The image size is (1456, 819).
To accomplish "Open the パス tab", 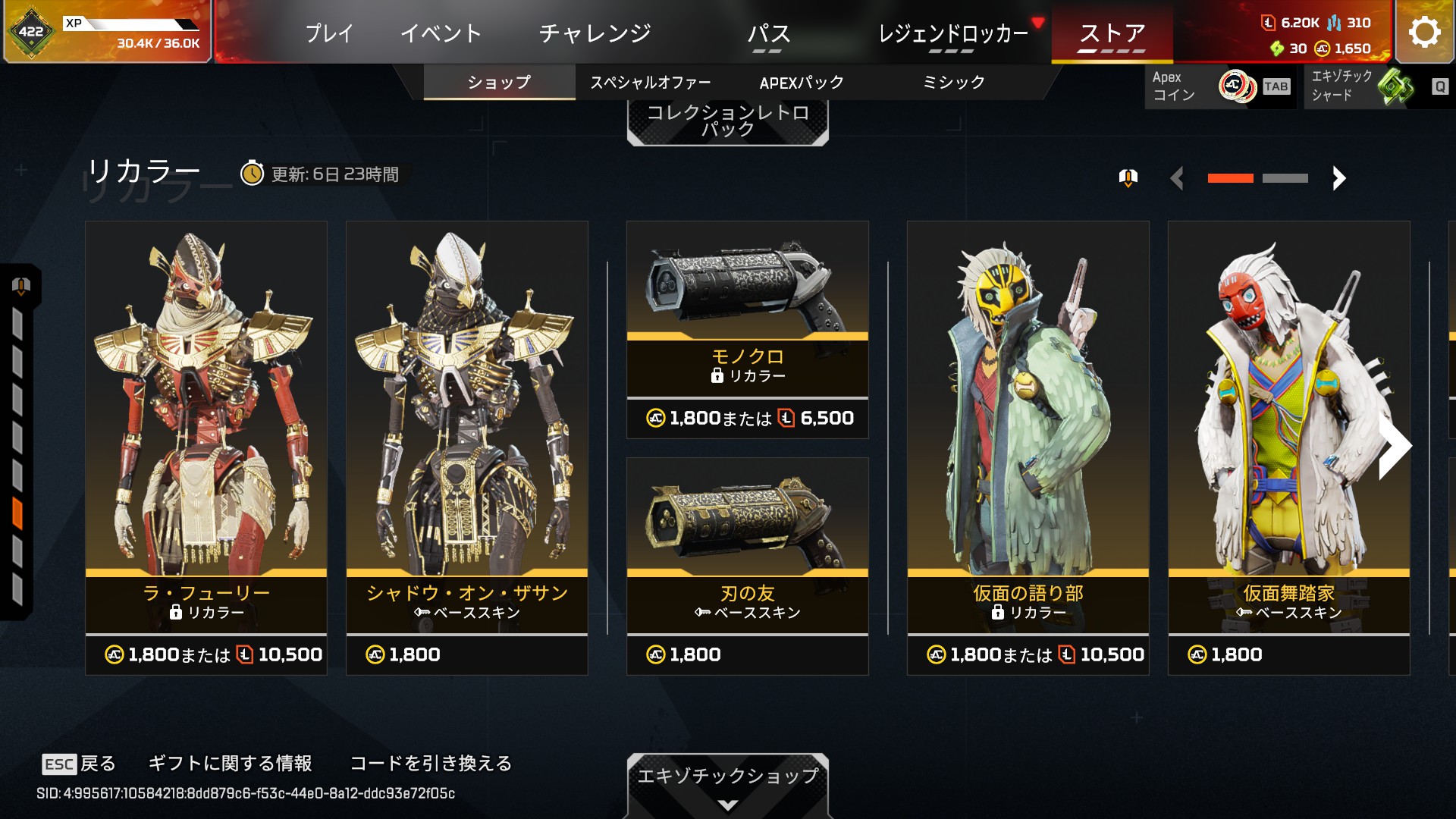I will pos(768,33).
